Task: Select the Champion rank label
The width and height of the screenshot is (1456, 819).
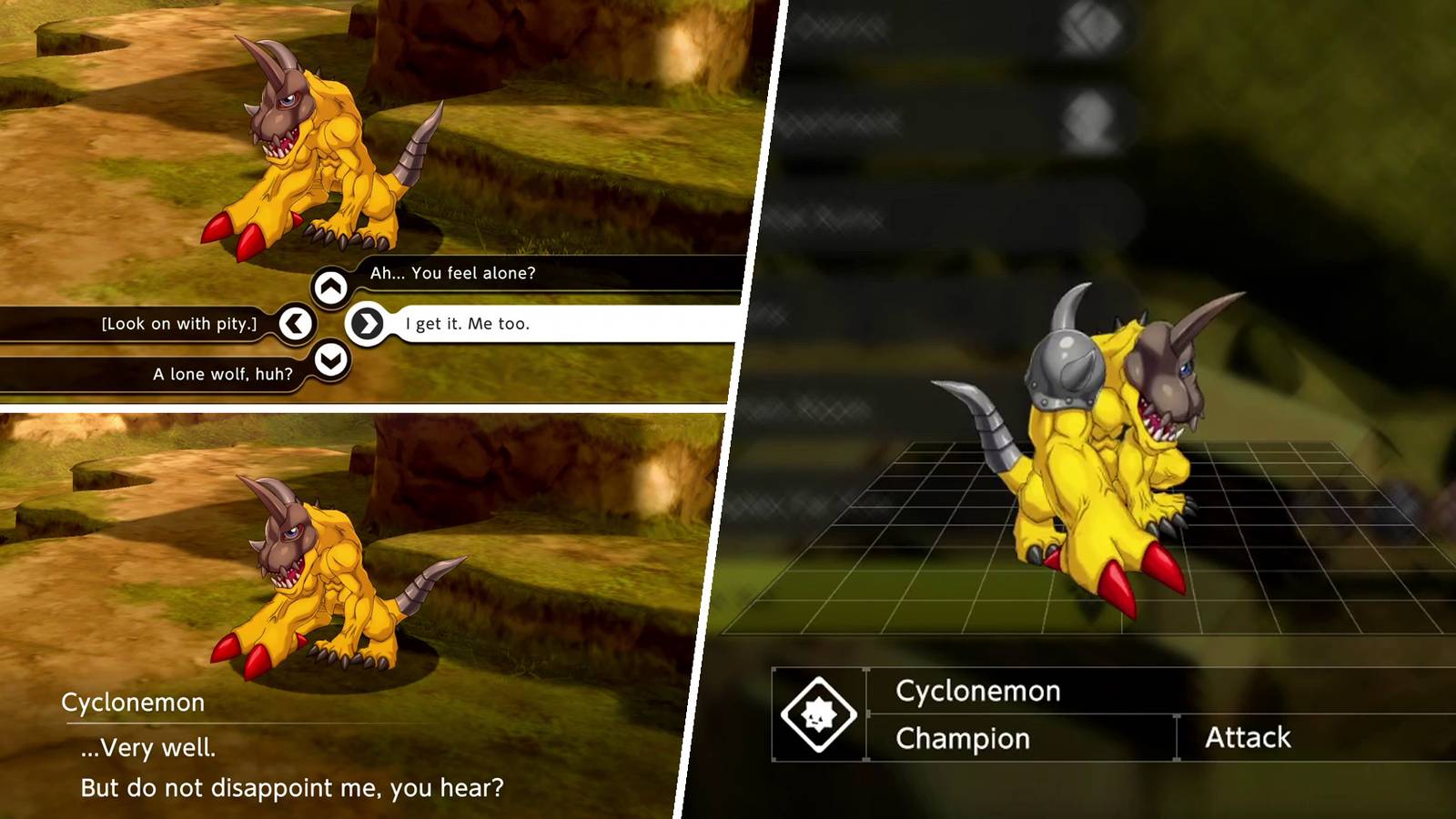Action: (961, 738)
